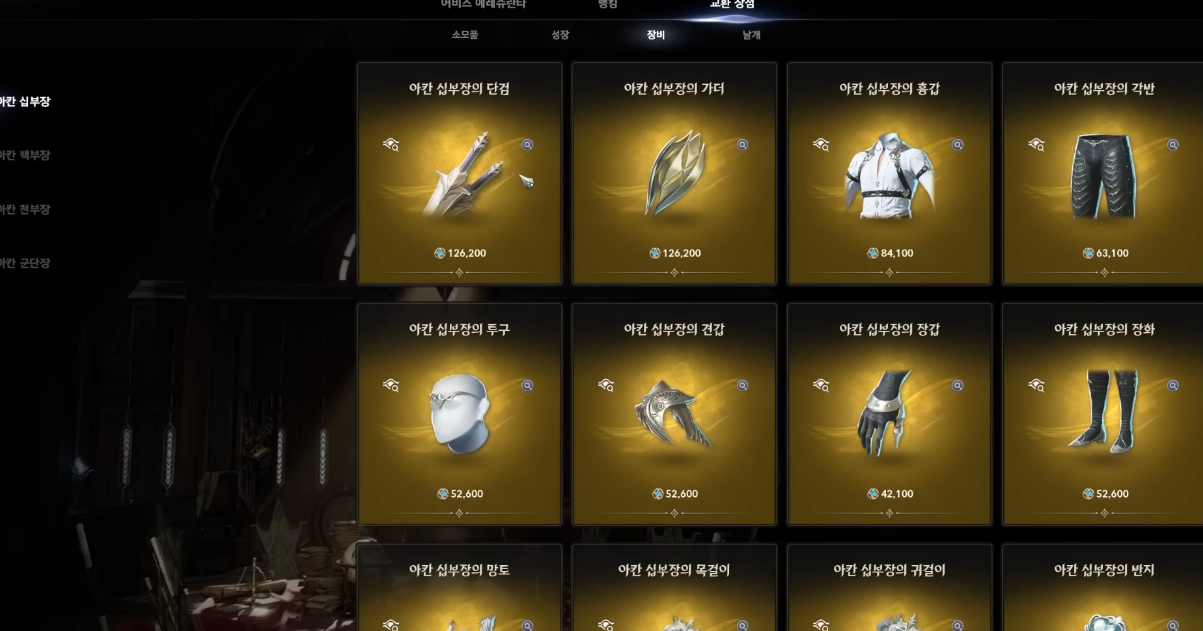Select the 아칸 십부장의 장화 boots card
Screen dimensions: 1203x631
pyautogui.click(x=1103, y=414)
